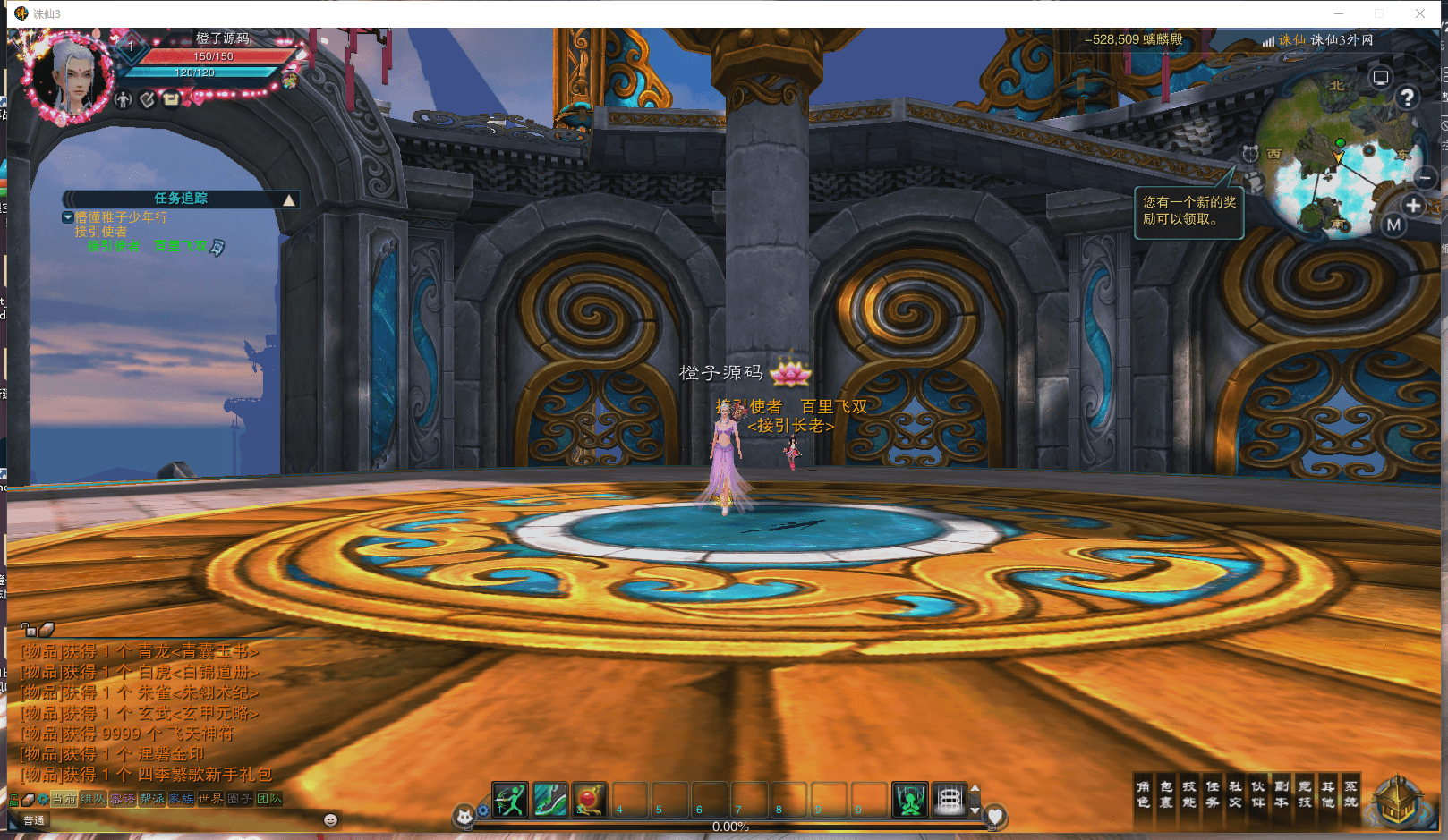This screenshot has width=1448, height=840.
Task: Open the 技能 skills menu
Action: [x=1189, y=794]
